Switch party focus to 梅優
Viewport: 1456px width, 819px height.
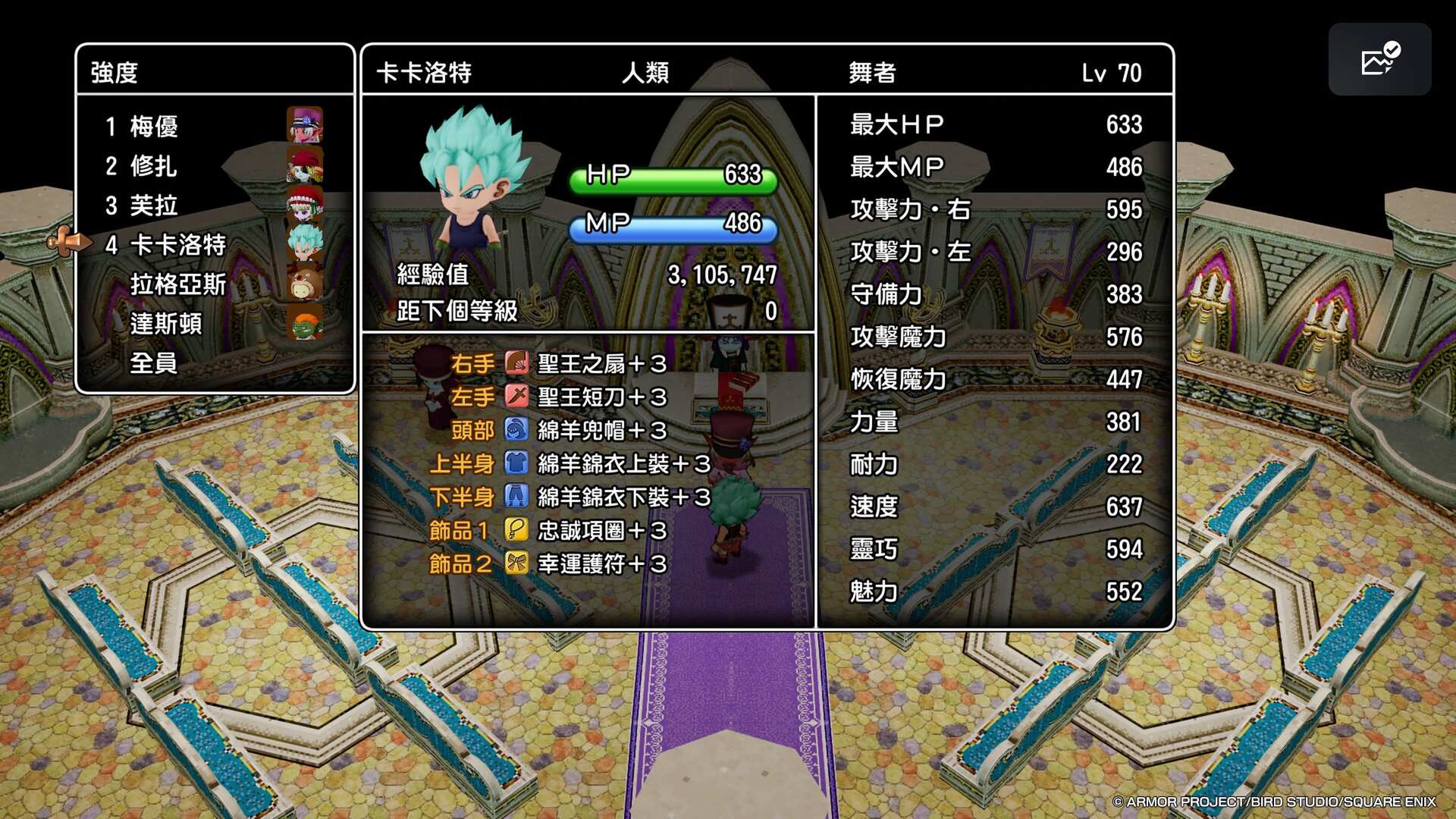click(x=155, y=127)
